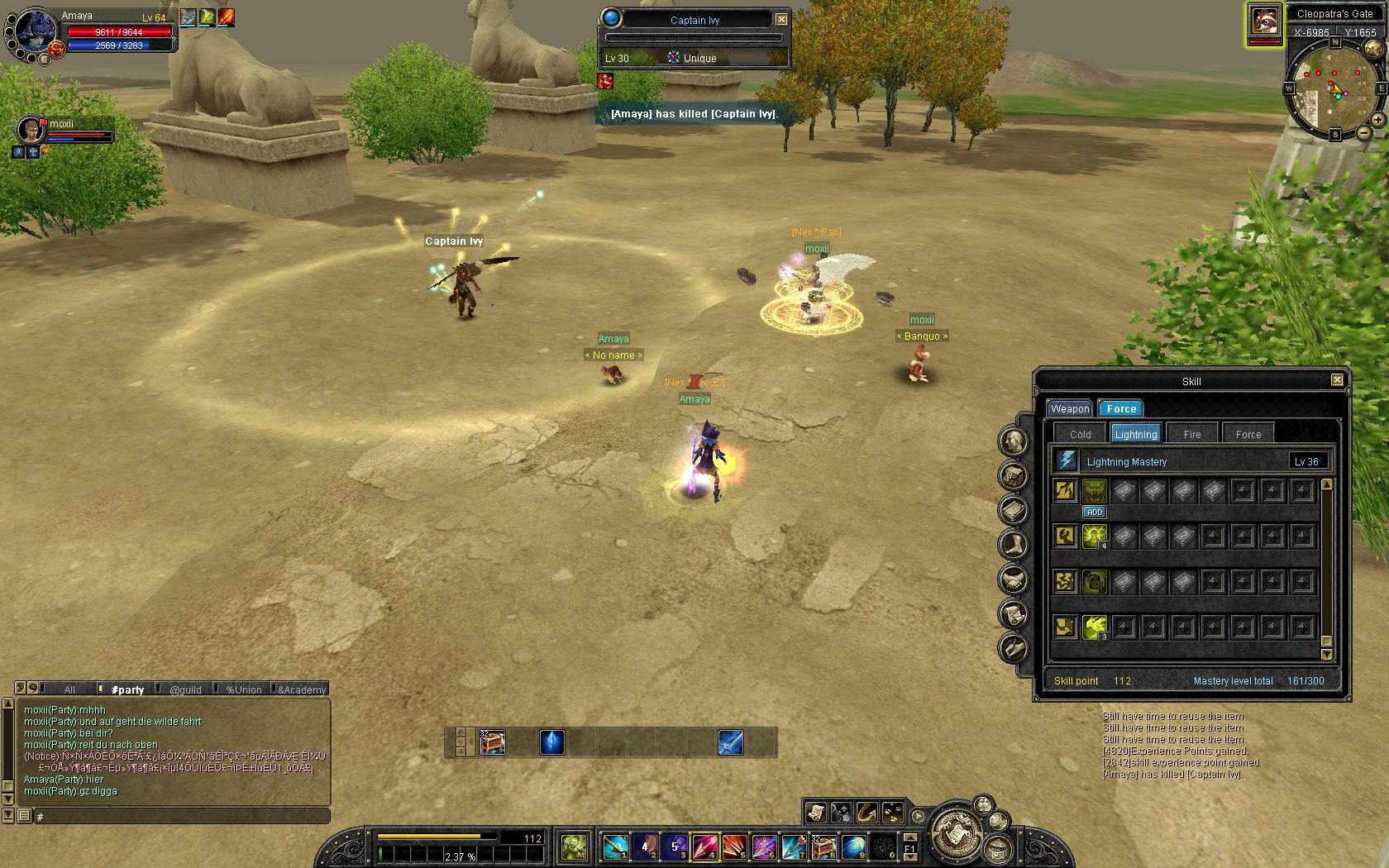This screenshot has height=868, width=1389.
Task: Activate the skill in hotbar slot 4
Action: pos(704,847)
